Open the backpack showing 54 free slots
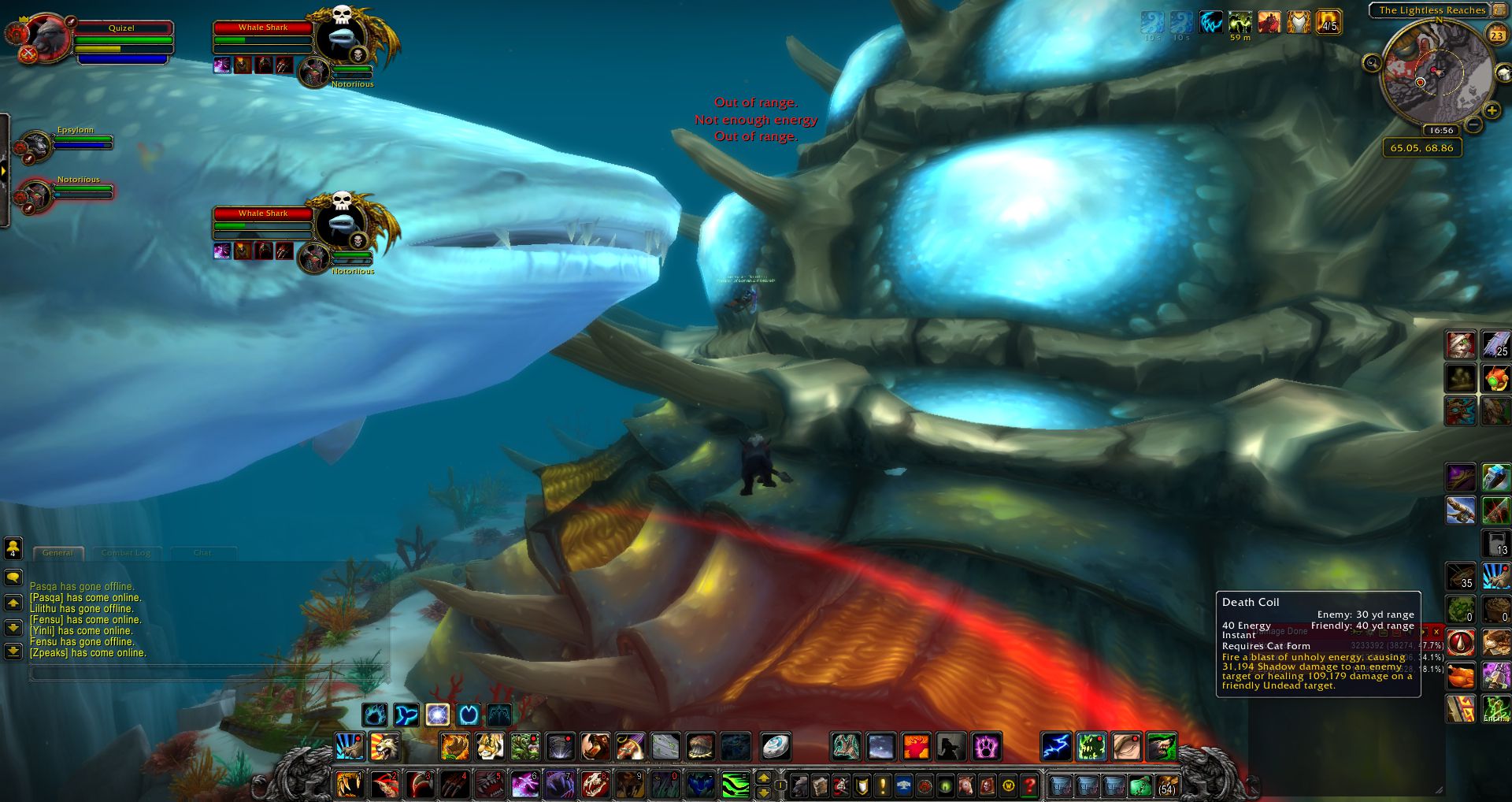The width and height of the screenshot is (1512, 802). click(x=1166, y=785)
